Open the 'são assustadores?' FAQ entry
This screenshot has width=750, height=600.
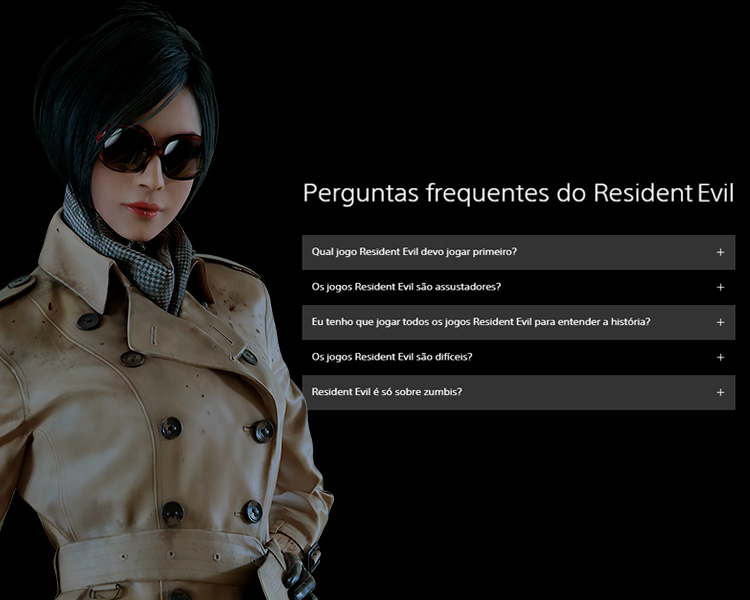tap(518, 287)
